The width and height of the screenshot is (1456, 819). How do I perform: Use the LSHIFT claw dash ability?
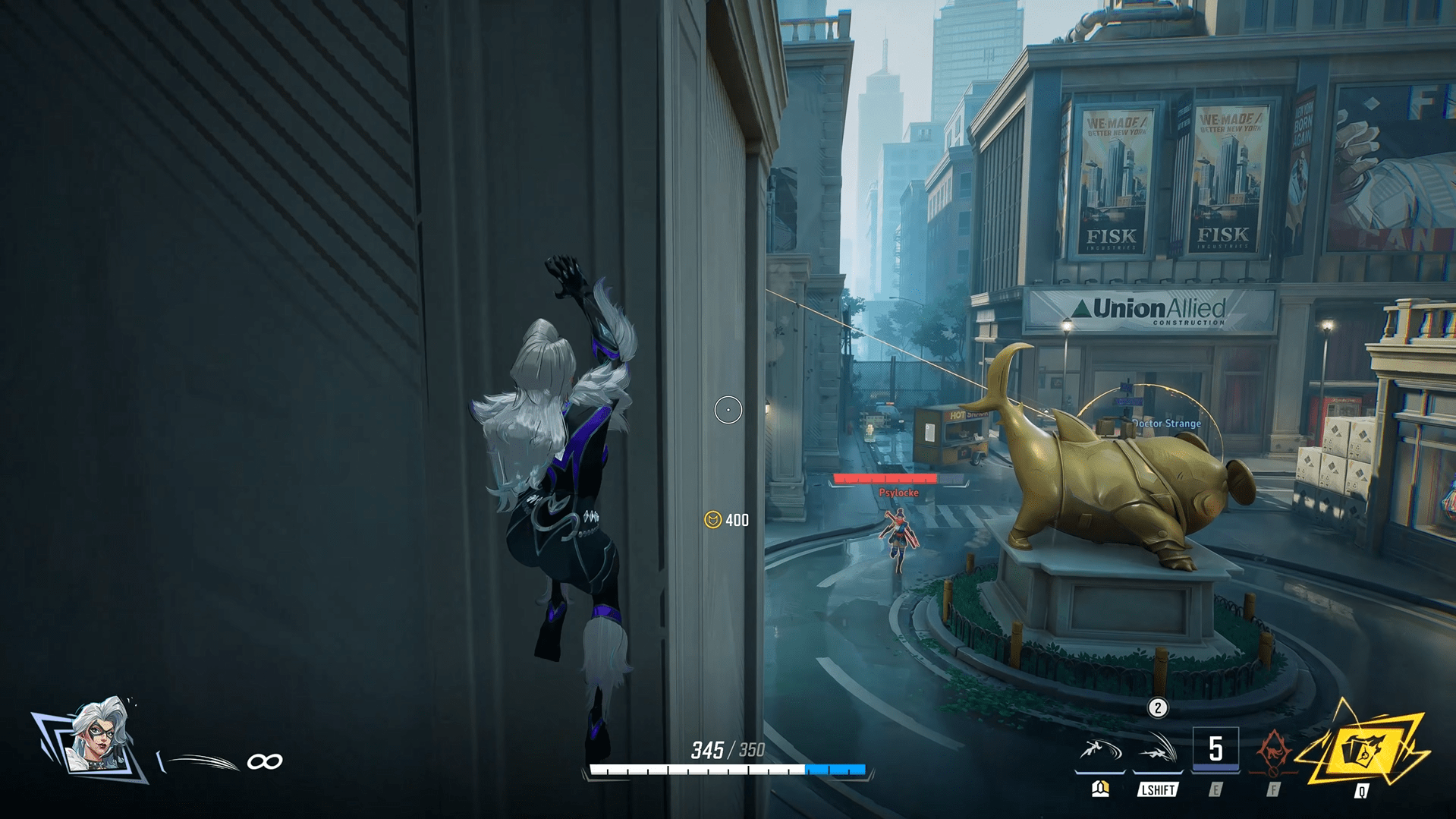[x=1157, y=751]
